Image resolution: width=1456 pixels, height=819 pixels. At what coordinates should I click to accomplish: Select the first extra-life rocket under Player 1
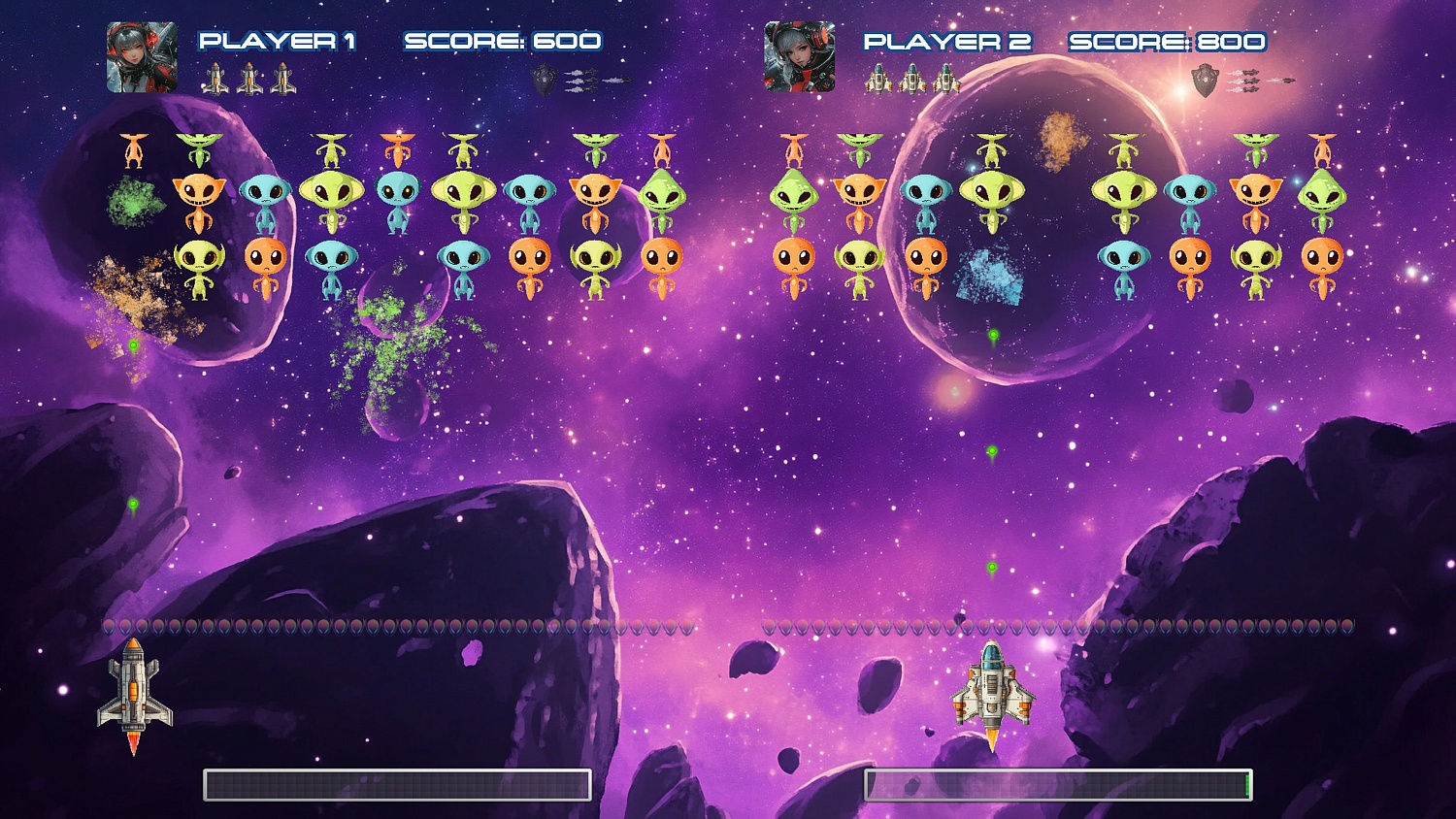215,80
